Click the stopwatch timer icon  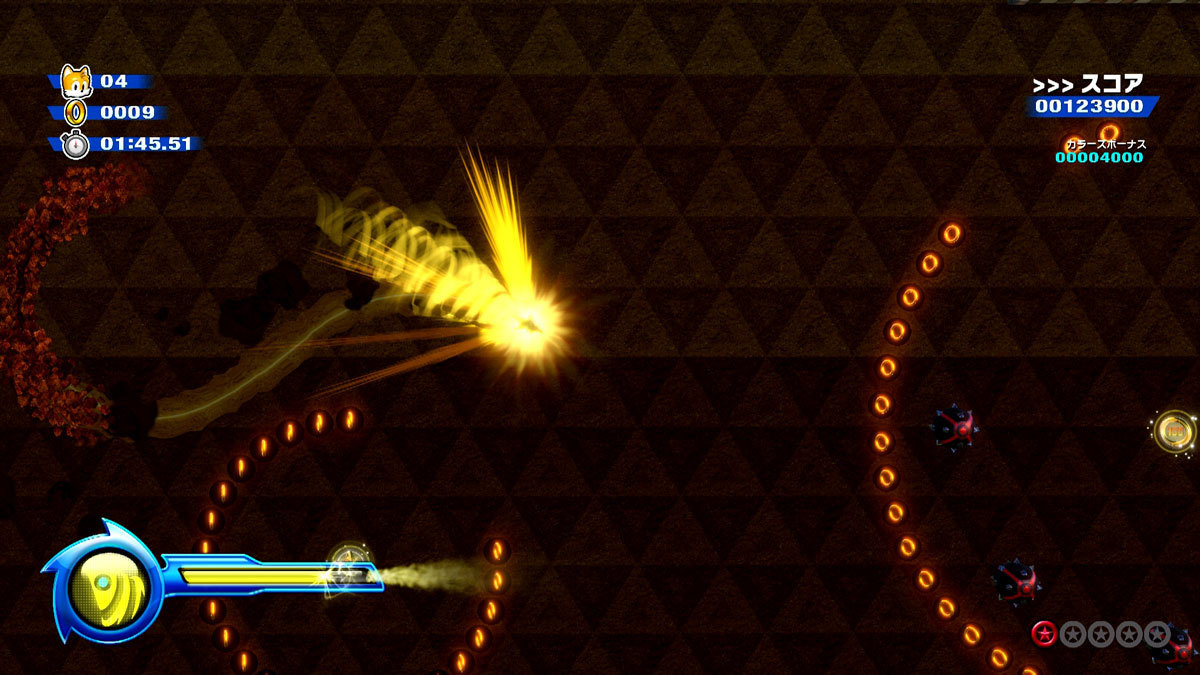tap(76, 144)
